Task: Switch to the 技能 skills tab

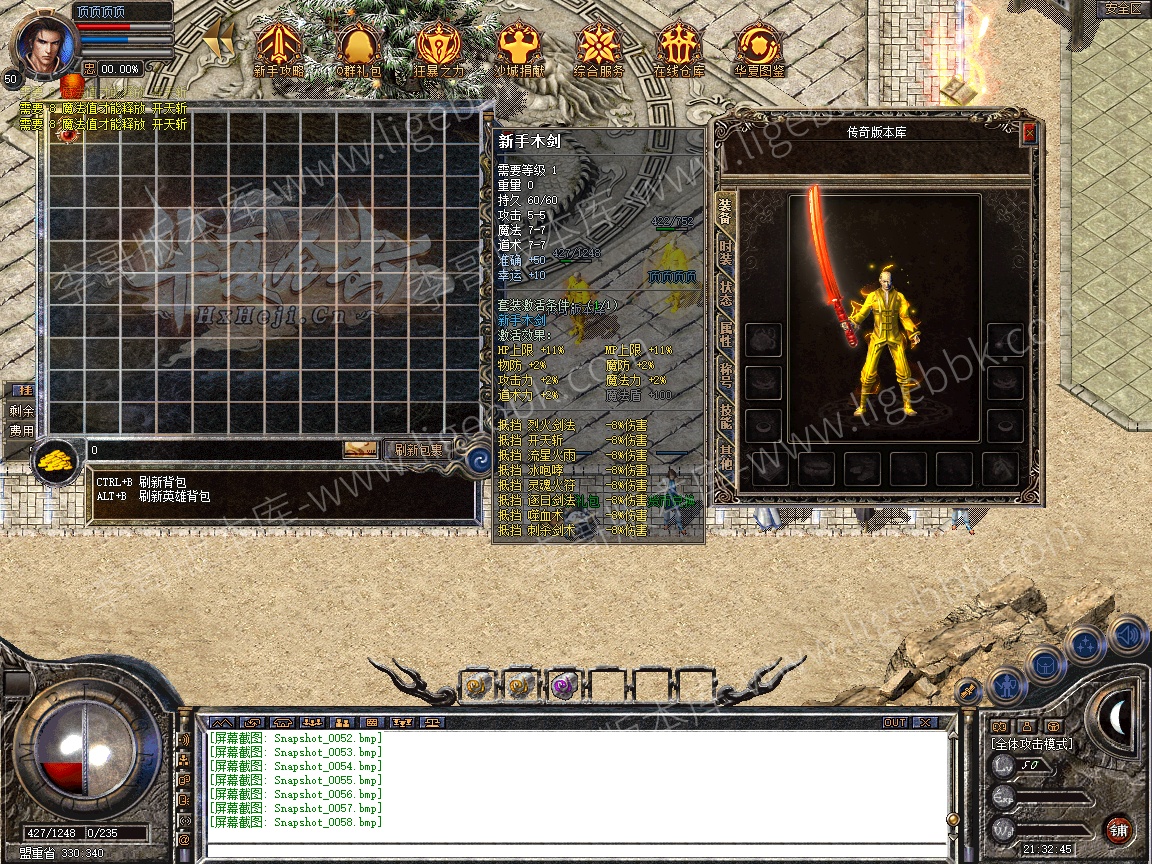Action: tap(726, 421)
